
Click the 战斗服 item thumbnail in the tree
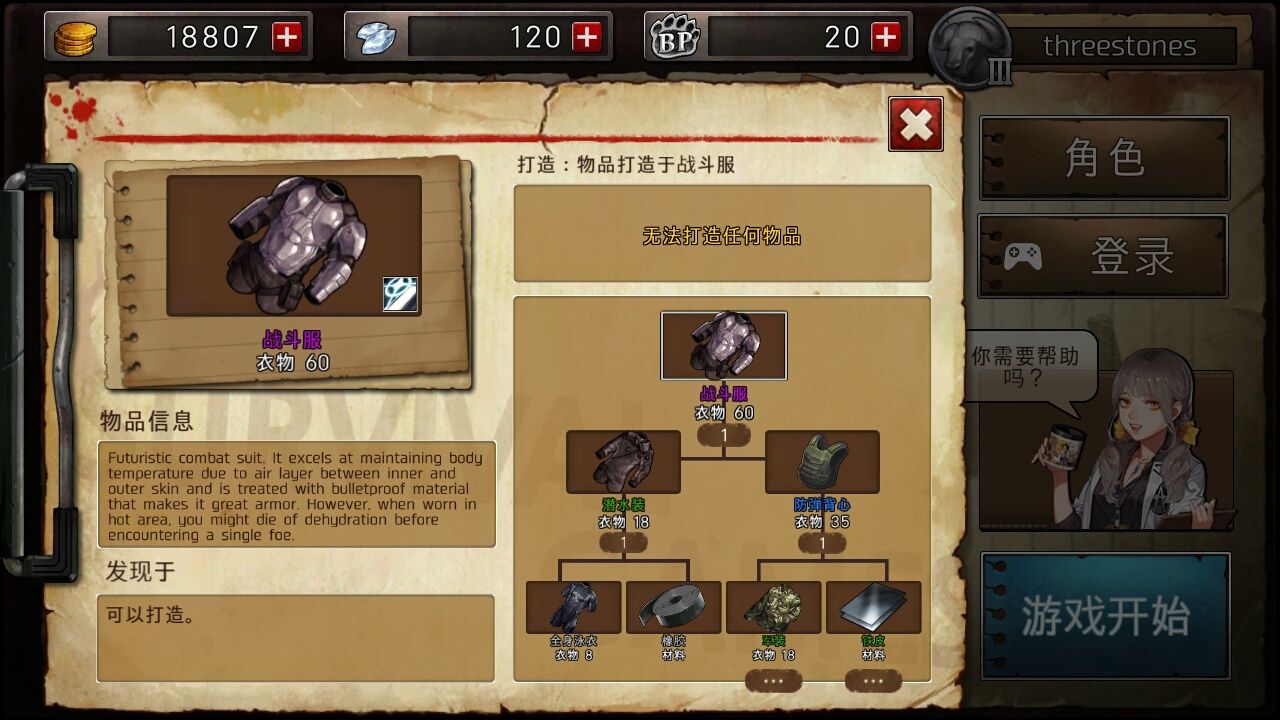(725, 346)
